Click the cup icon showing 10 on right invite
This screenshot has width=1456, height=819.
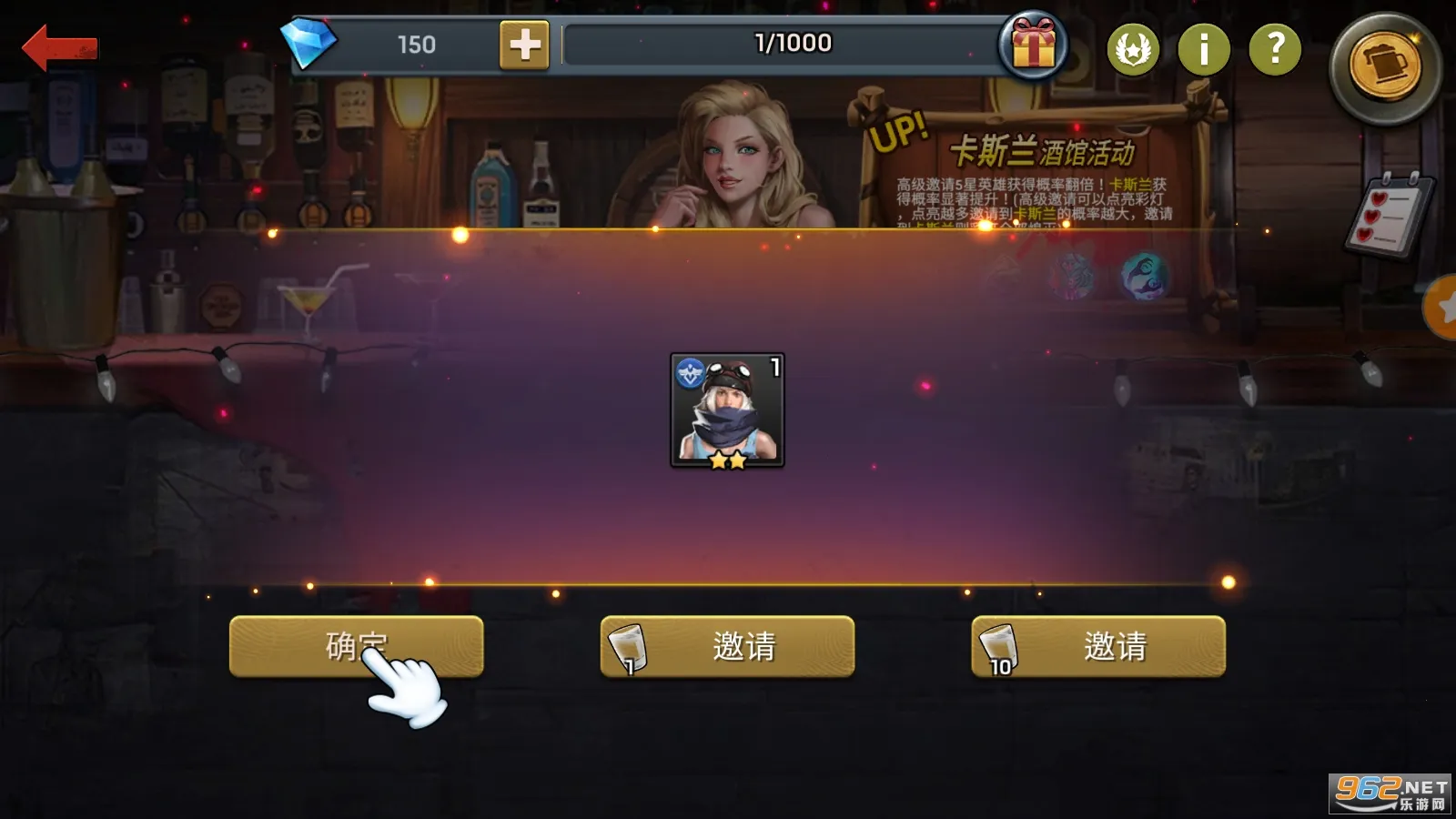[998, 646]
